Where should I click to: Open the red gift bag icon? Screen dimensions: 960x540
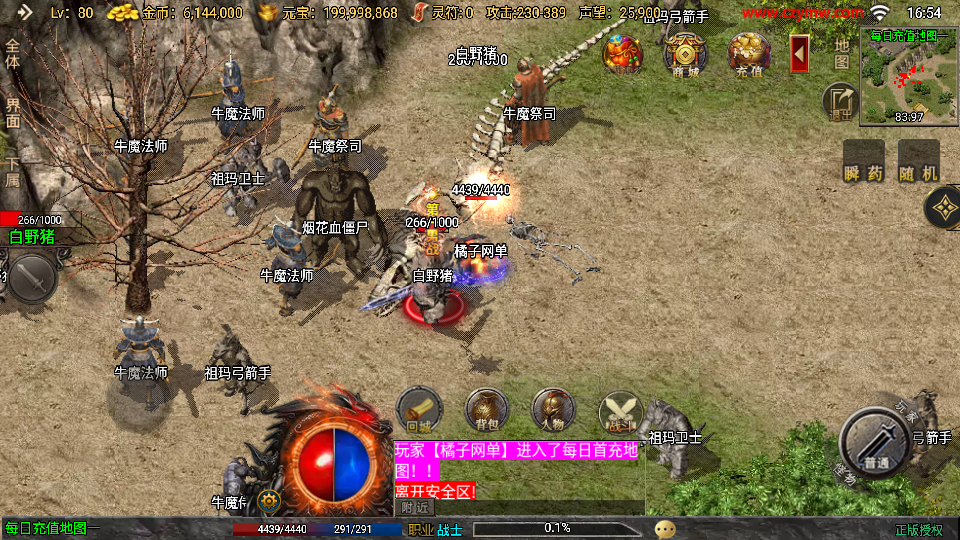click(x=622, y=53)
